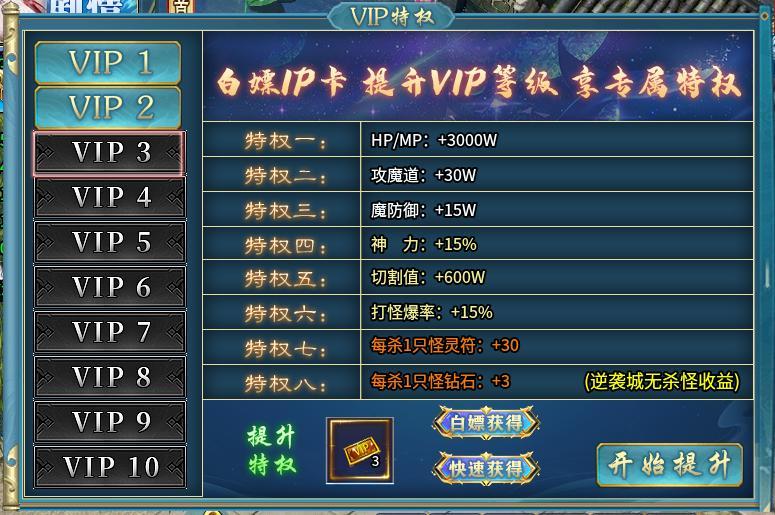This screenshot has width=775, height=515.
Task: View the VIP 6 tab
Action: [x=109, y=288]
